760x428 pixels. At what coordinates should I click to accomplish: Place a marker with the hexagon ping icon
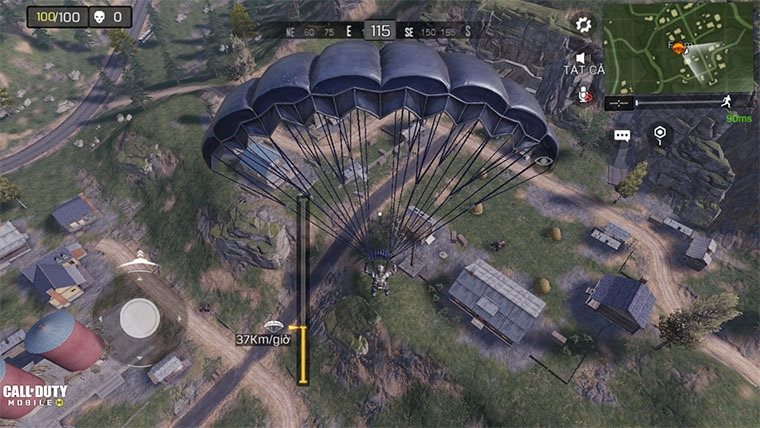click(x=659, y=133)
